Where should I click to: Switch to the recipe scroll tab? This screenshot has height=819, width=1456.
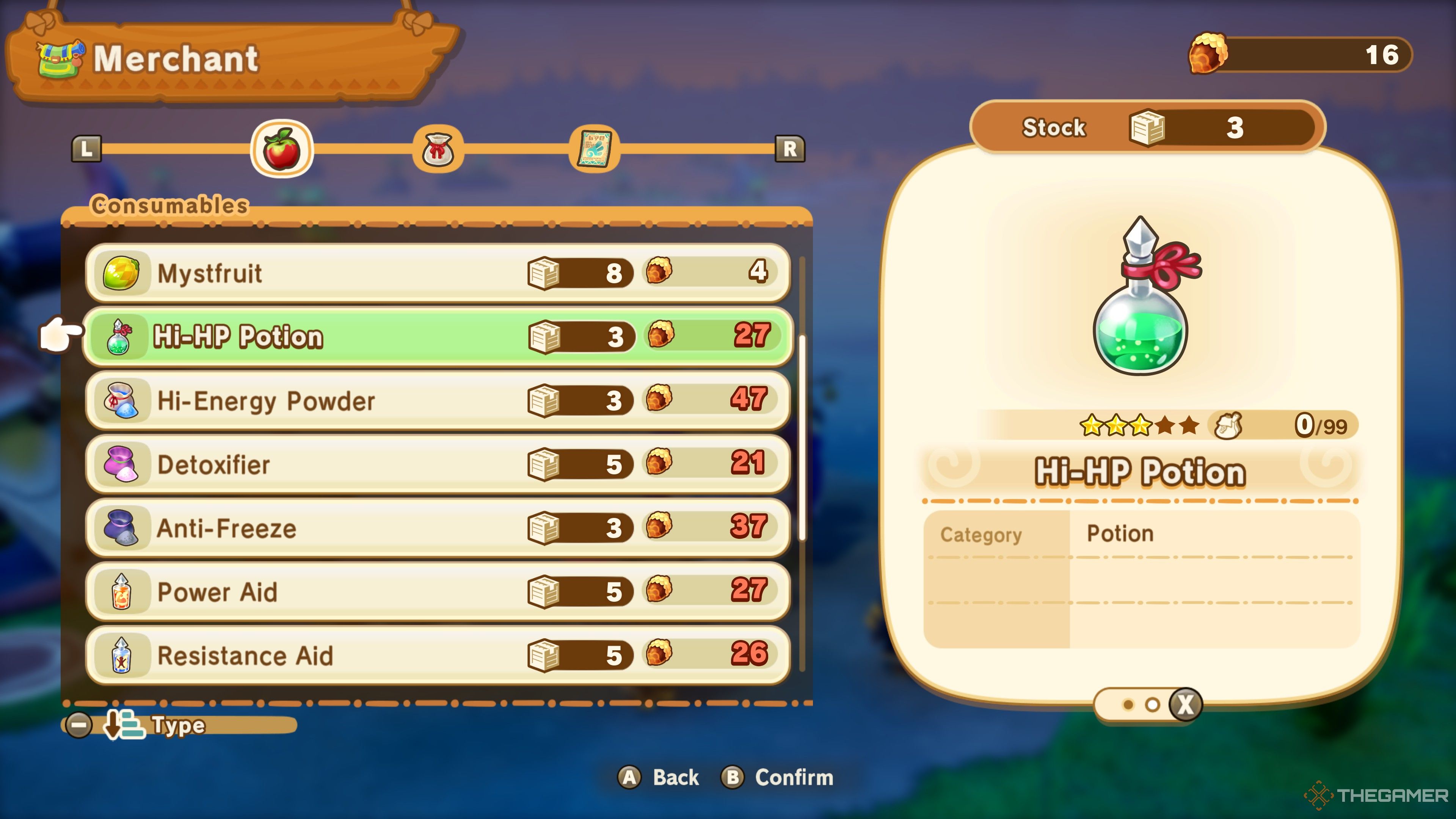click(x=594, y=150)
